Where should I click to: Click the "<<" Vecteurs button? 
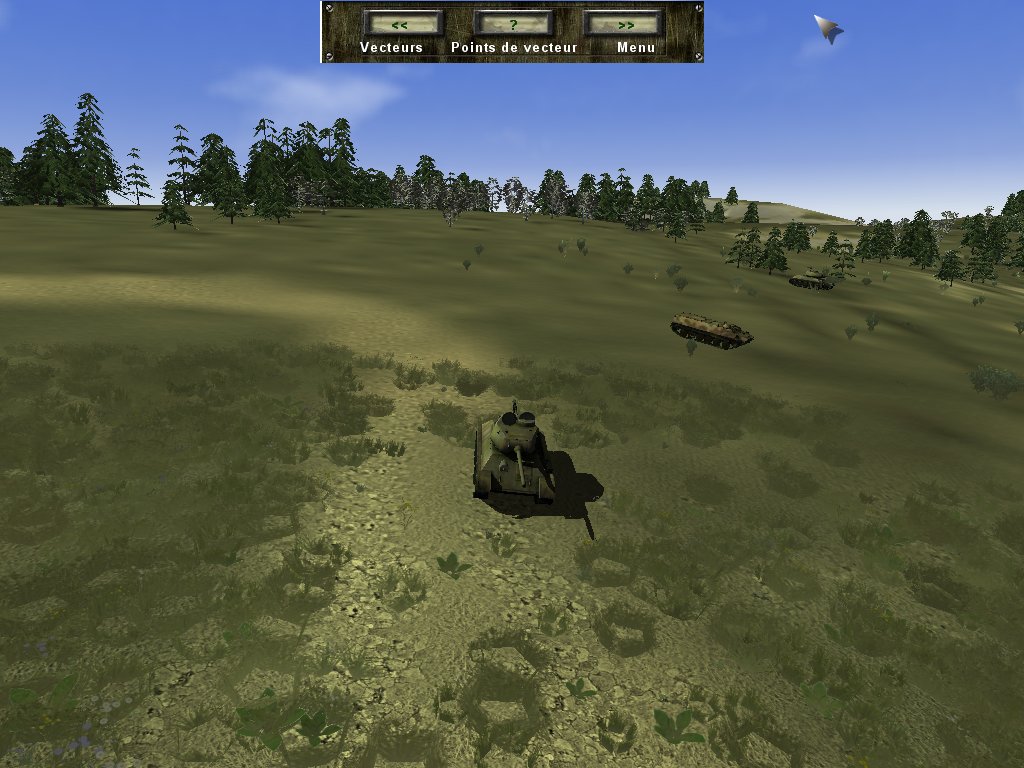(402, 23)
